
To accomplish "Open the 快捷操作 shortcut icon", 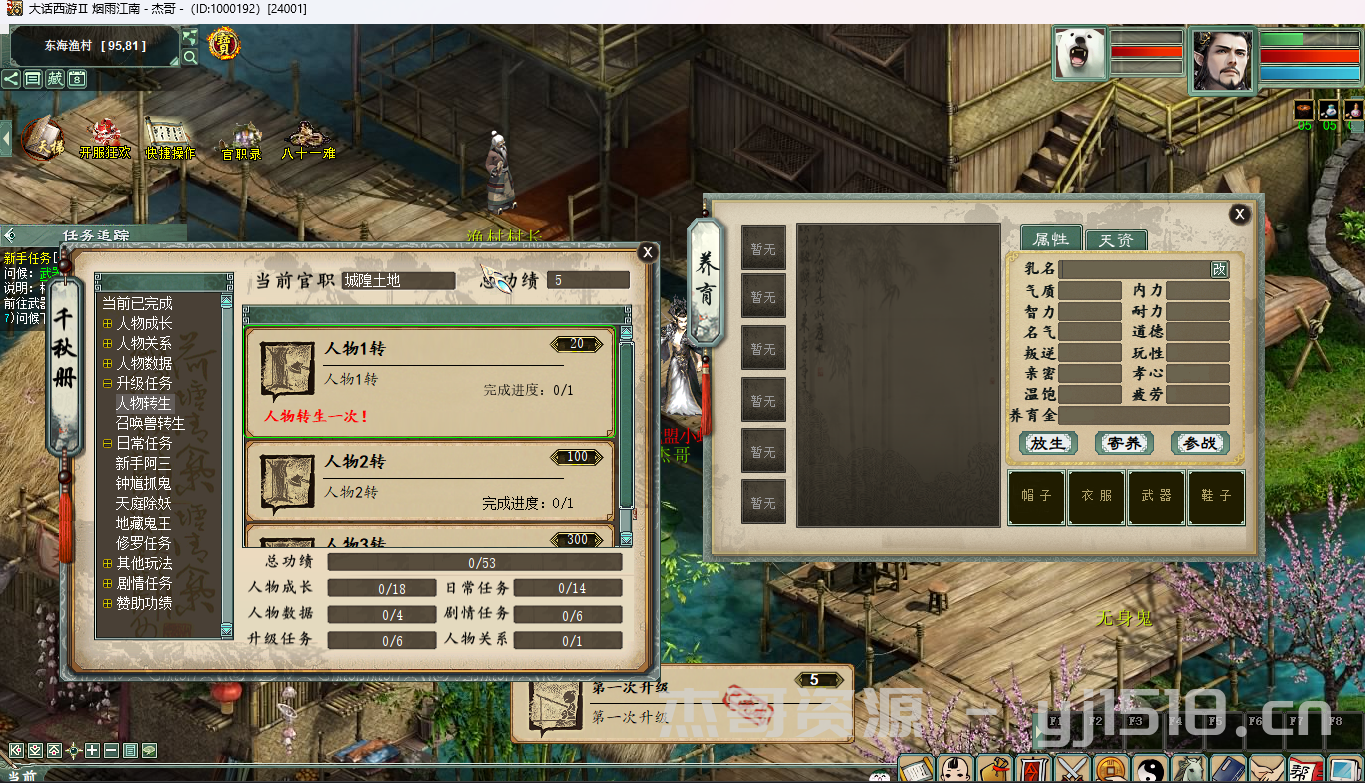I will [x=169, y=138].
